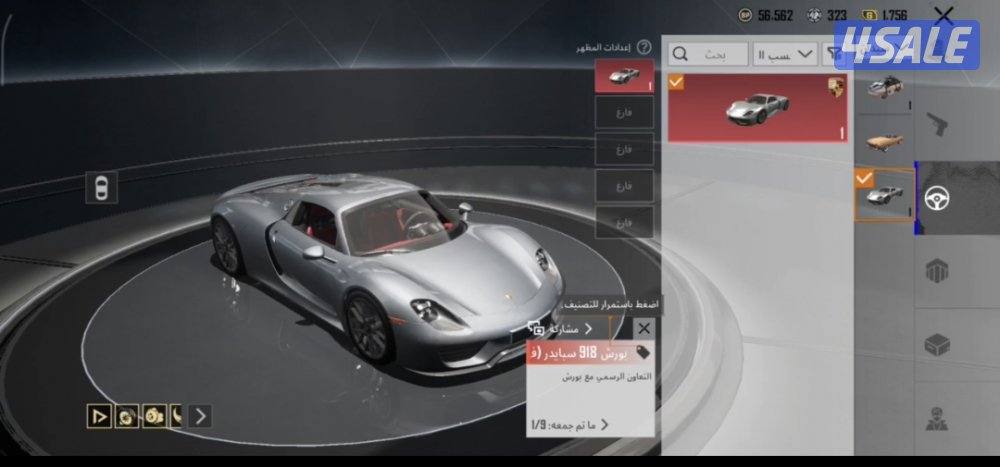Screen dimensions: 1000x467
Task: Click the search field in the vehicle list
Action: click(x=708, y=53)
